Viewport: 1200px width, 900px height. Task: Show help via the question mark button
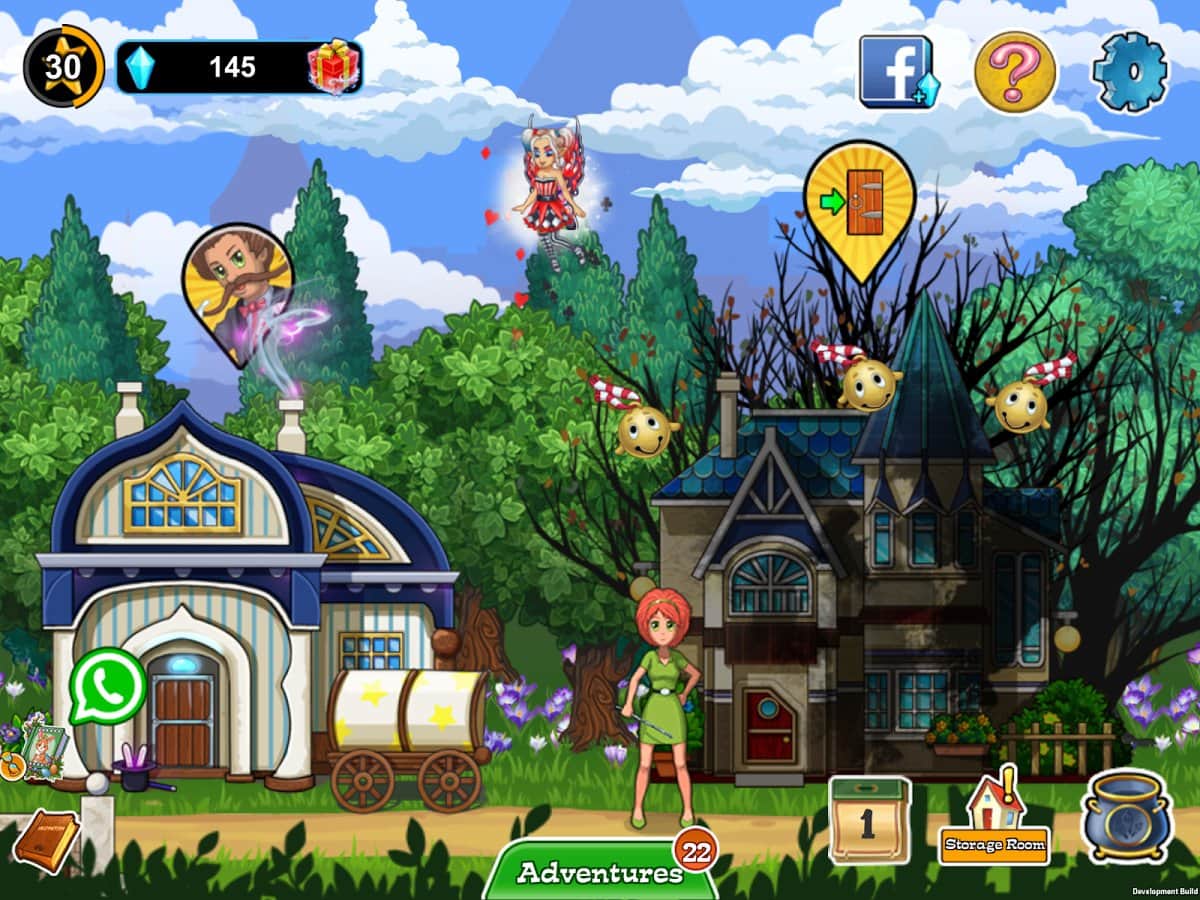[1015, 72]
